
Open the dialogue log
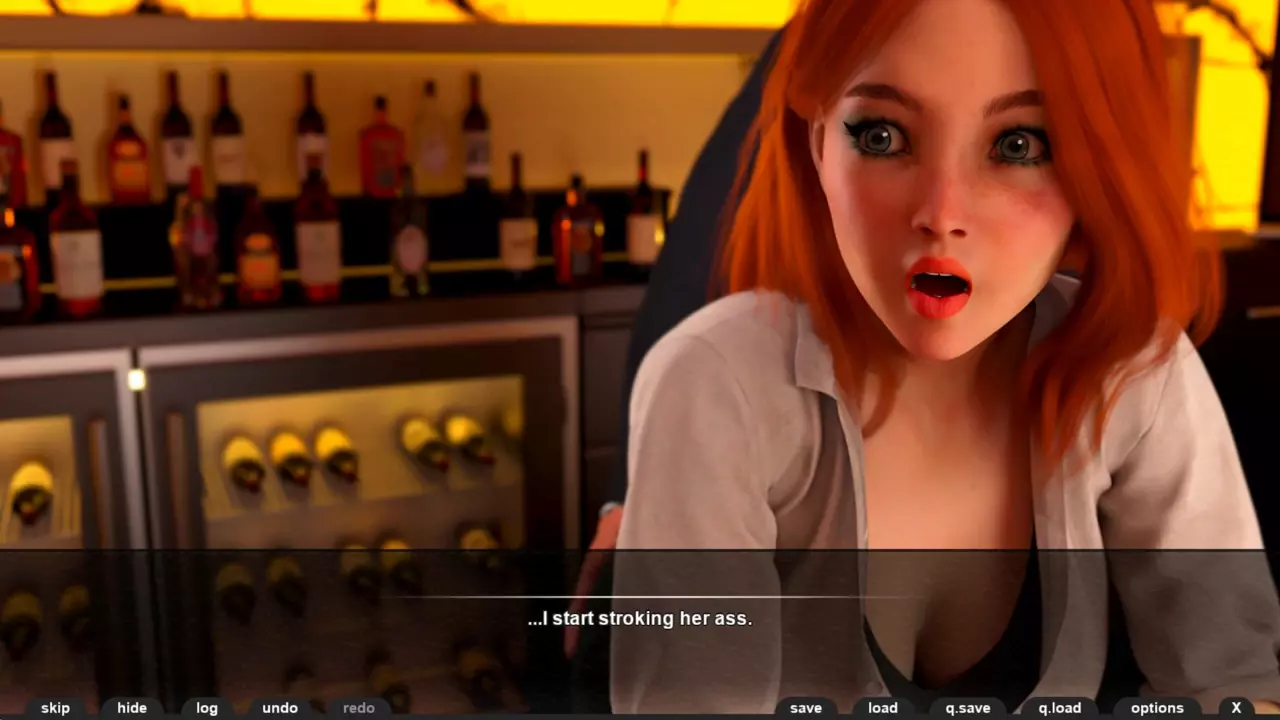coord(207,708)
